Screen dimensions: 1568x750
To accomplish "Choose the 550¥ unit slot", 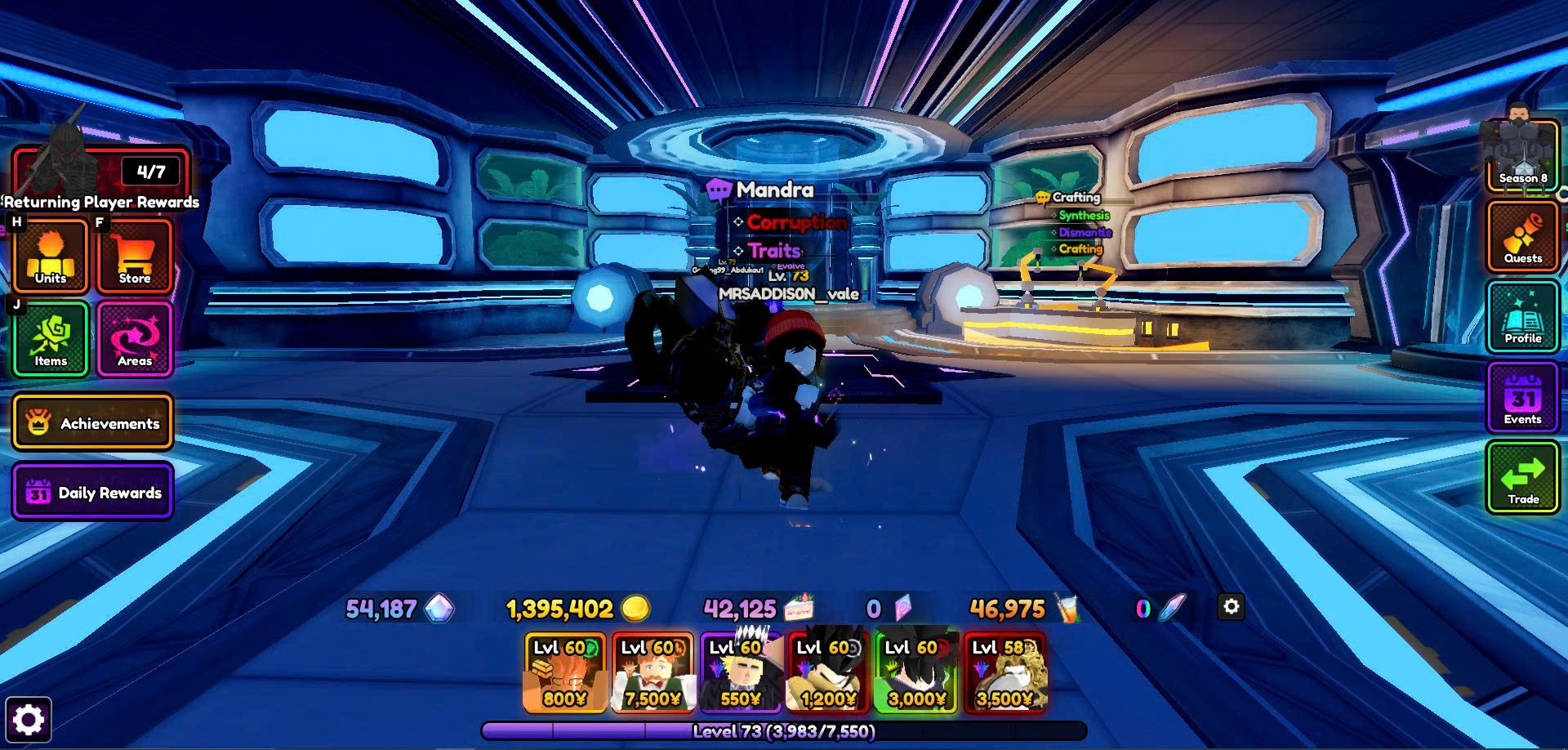I will (741, 672).
